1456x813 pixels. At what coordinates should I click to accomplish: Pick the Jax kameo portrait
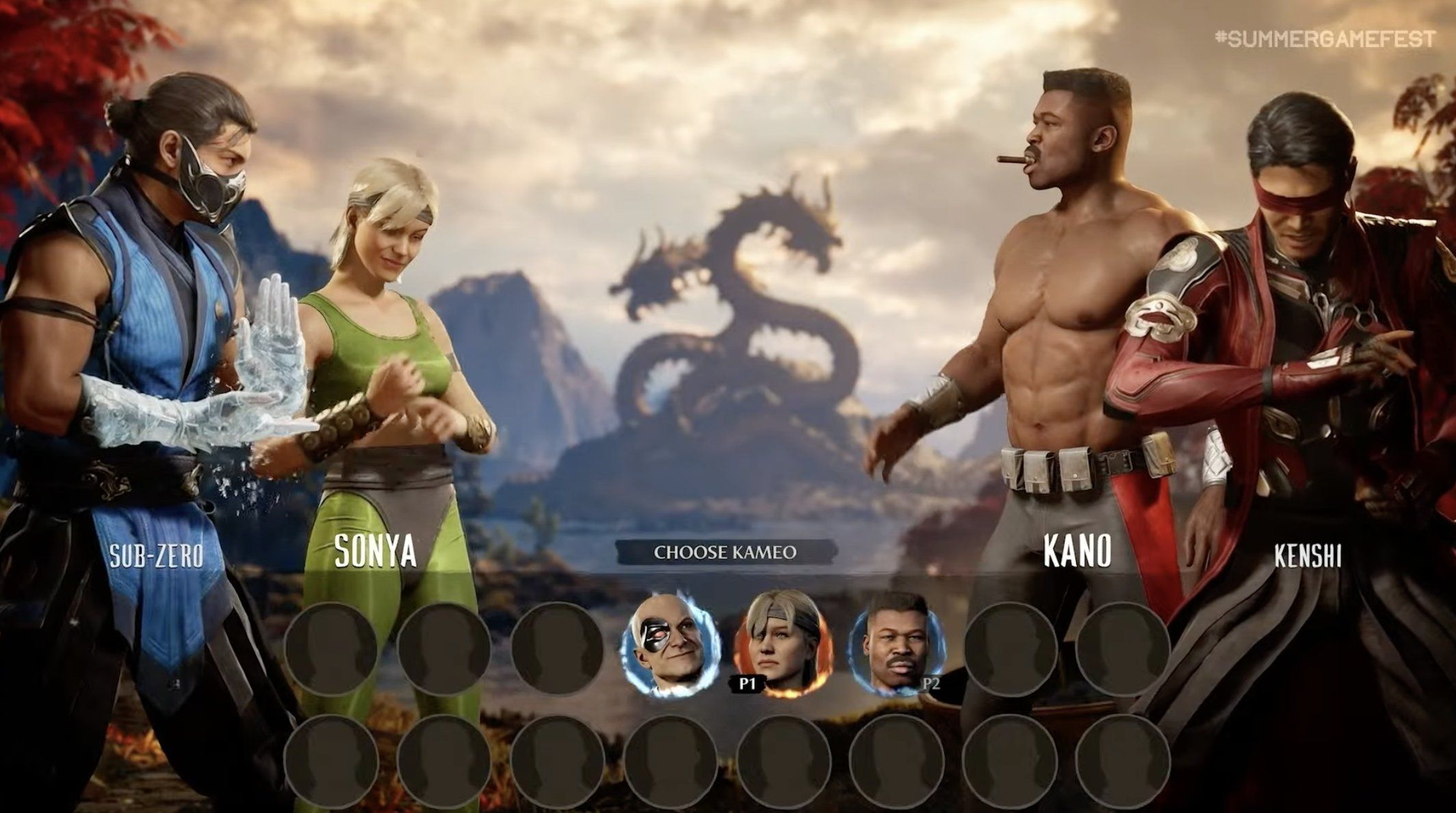coord(895,646)
